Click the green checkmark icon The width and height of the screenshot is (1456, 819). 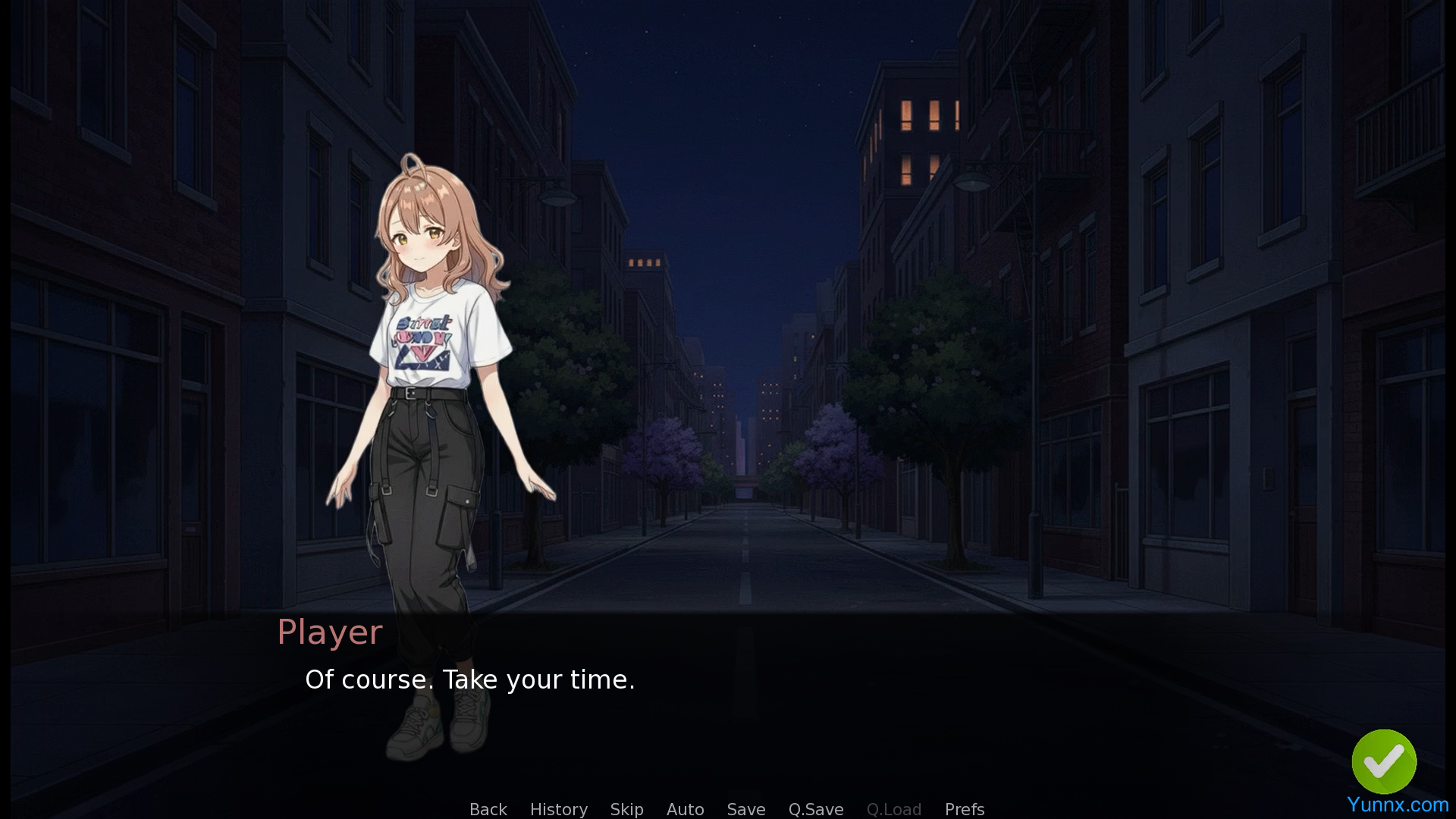[x=1383, y=761]
